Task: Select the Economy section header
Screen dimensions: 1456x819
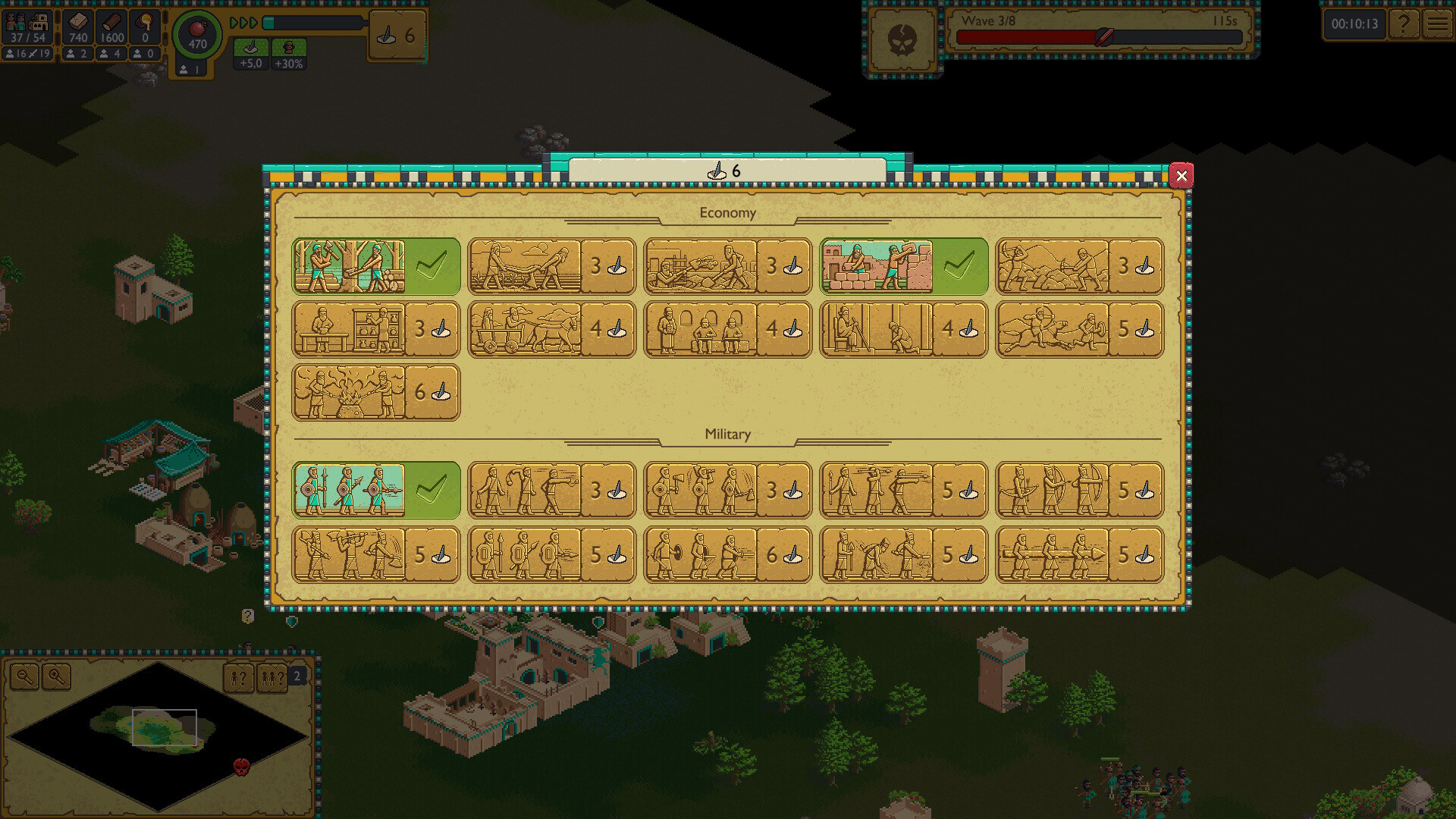Action: (728, 213)
